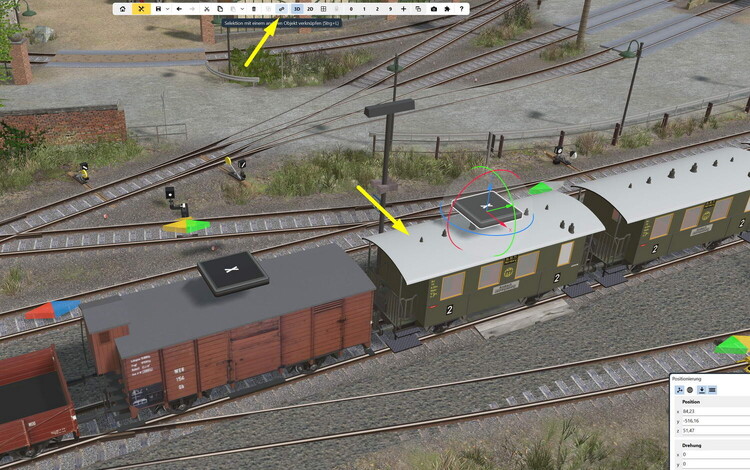Open the plugins puzzle-piece menu
Viewport: 750px width, 470px height.
point(447,9)
